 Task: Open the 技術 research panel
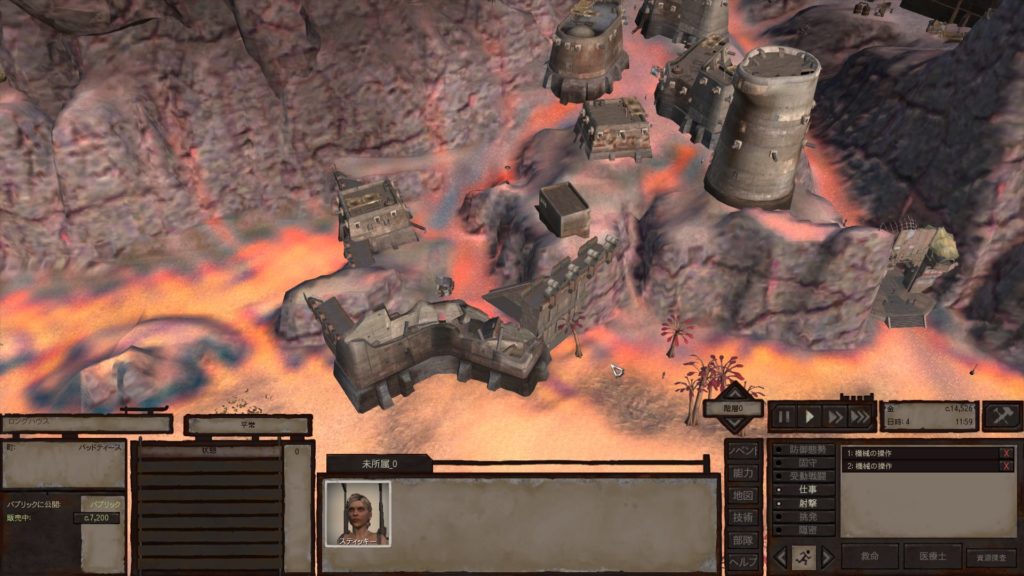click(x=742, y=517)
